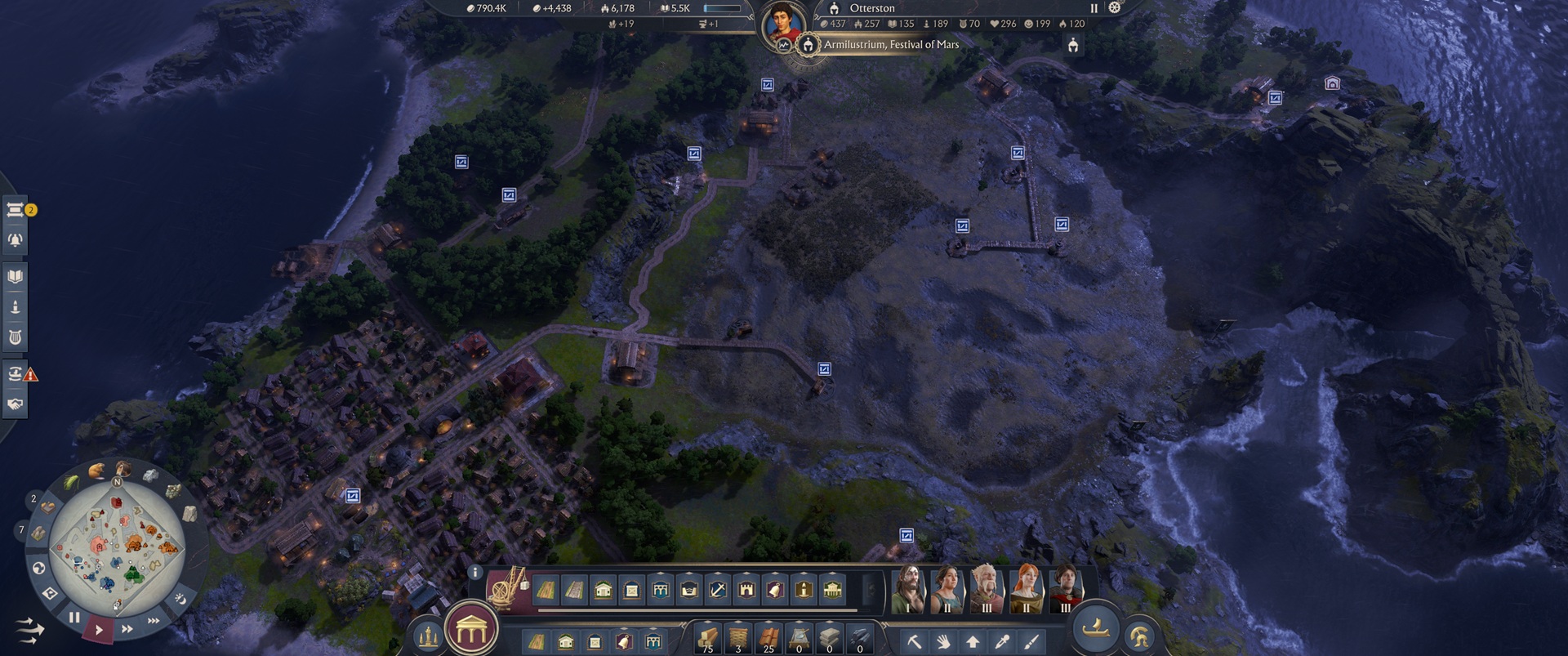Image resolution: width=1568 pixels, height=656 pixels.
Task: Pause the game speed
Action: point(73,619)
